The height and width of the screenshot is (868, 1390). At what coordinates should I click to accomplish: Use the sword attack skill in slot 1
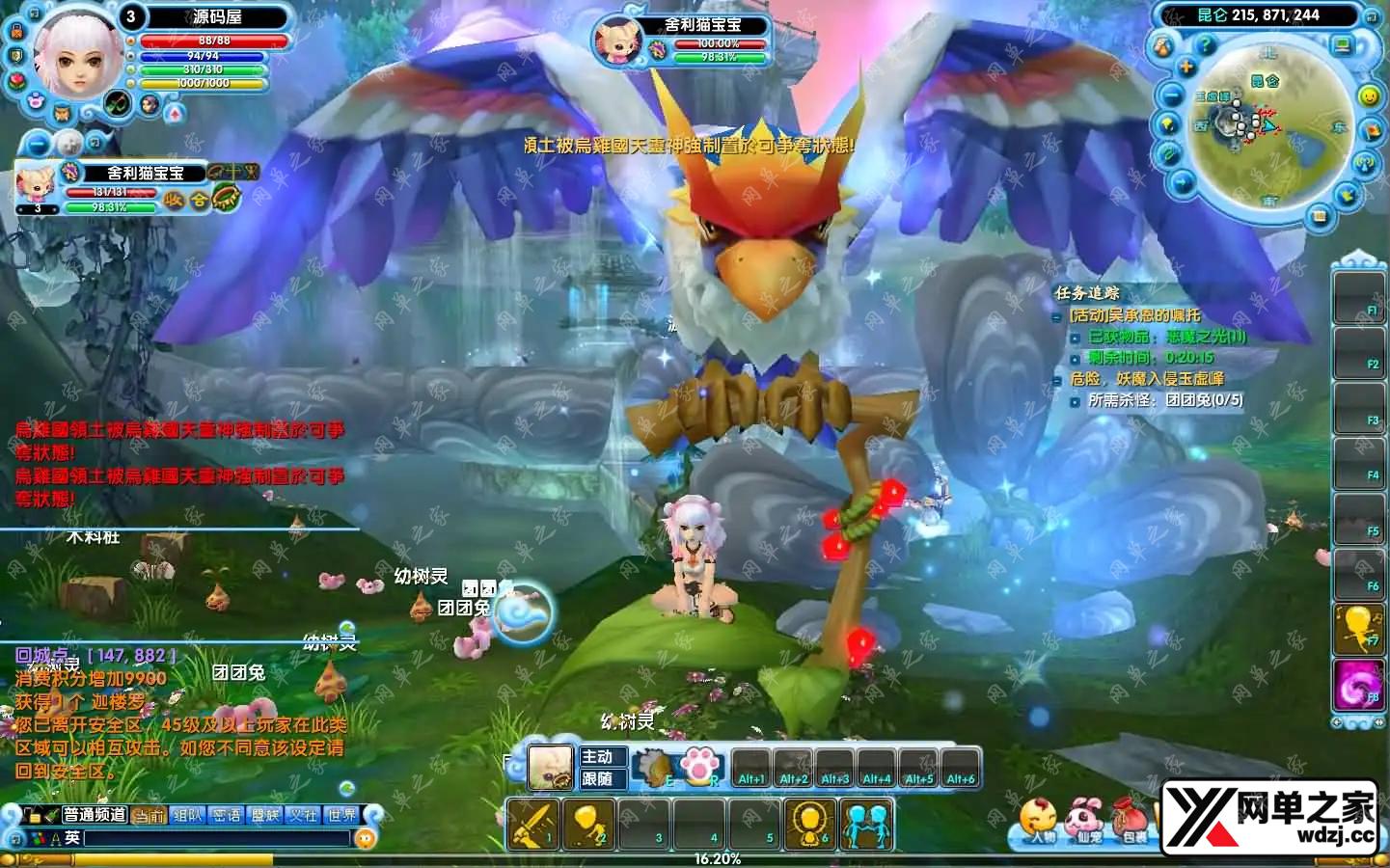click(x=532, y=825)
